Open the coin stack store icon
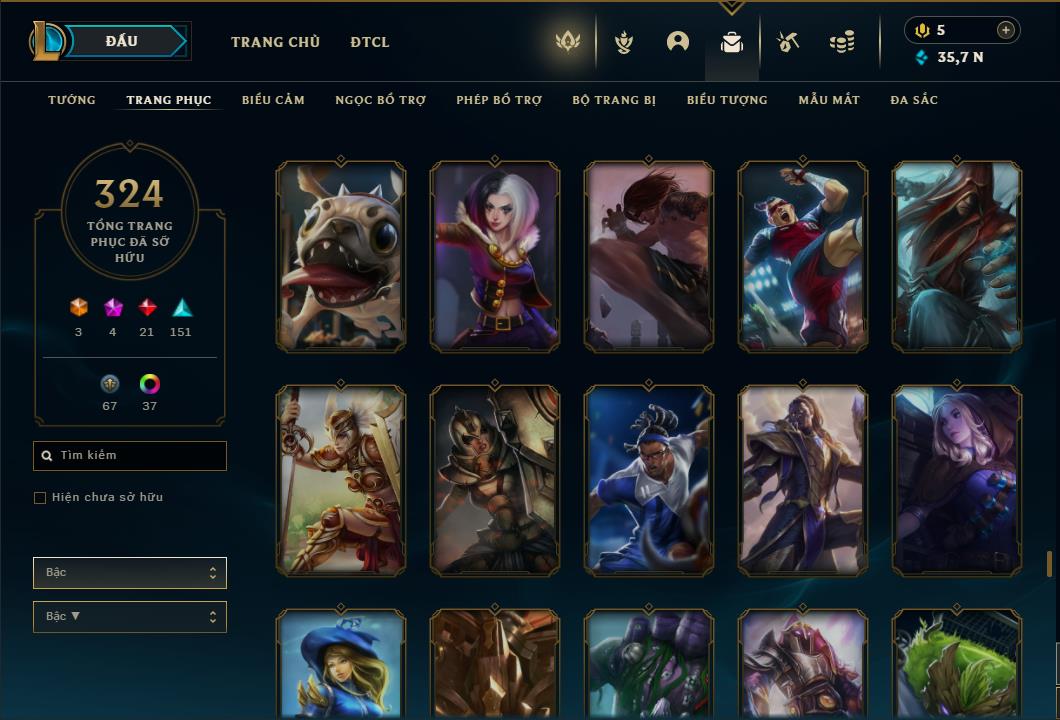1060x720 pixels. [842, 42]
